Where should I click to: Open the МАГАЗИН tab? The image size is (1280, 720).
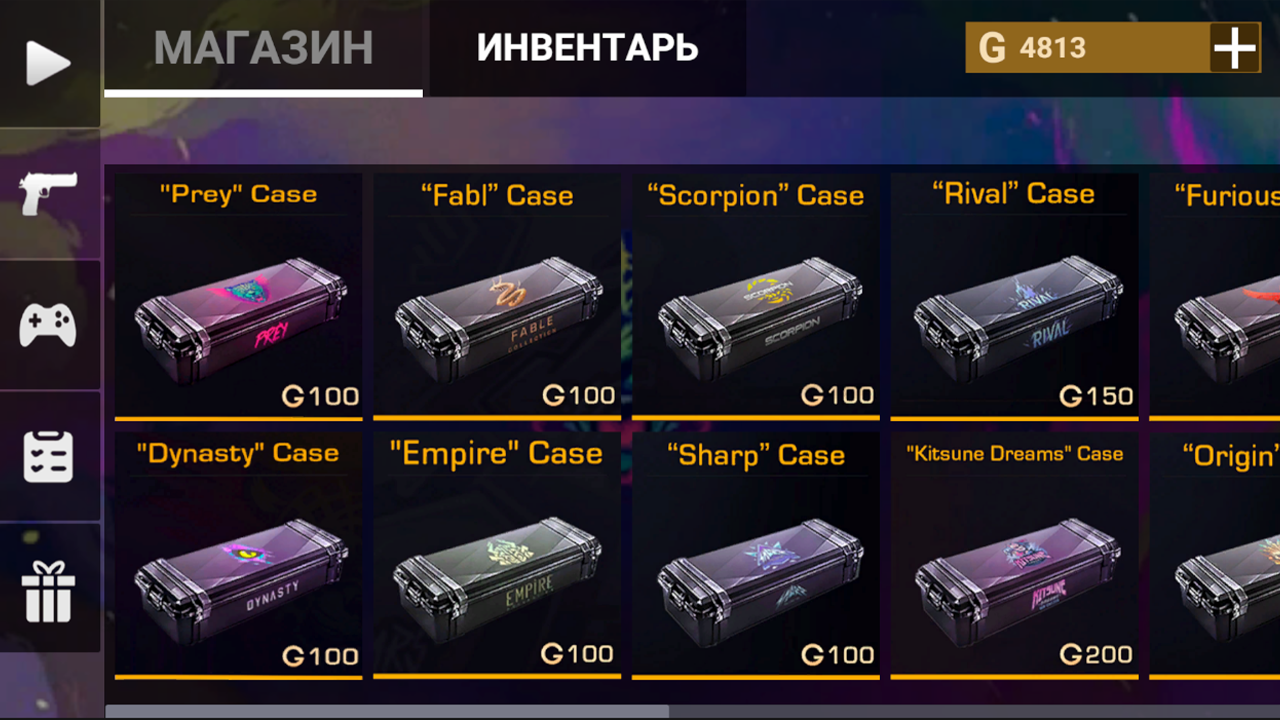coord(263,47)
